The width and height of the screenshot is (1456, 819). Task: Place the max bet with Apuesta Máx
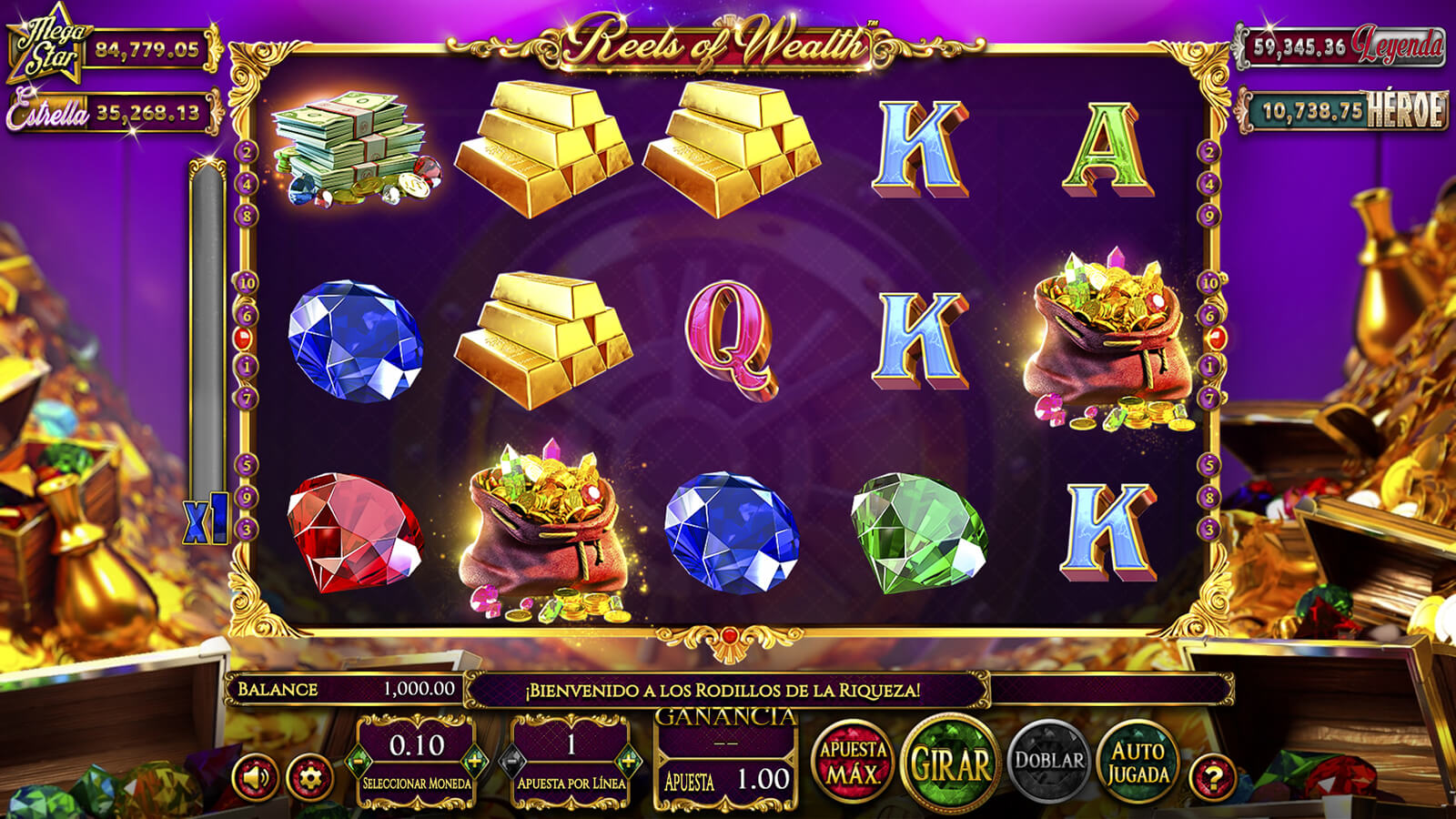853,763
